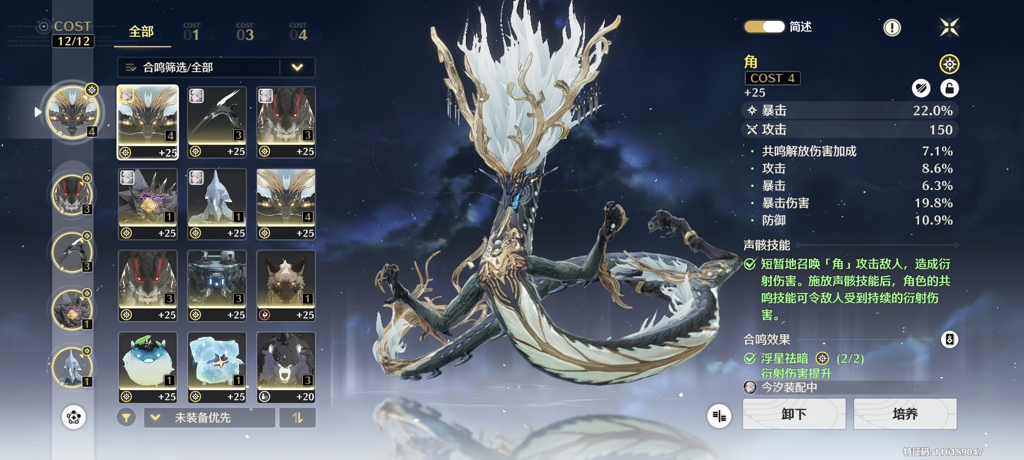Open the list compare icon beside 卸下

(719, 415)
